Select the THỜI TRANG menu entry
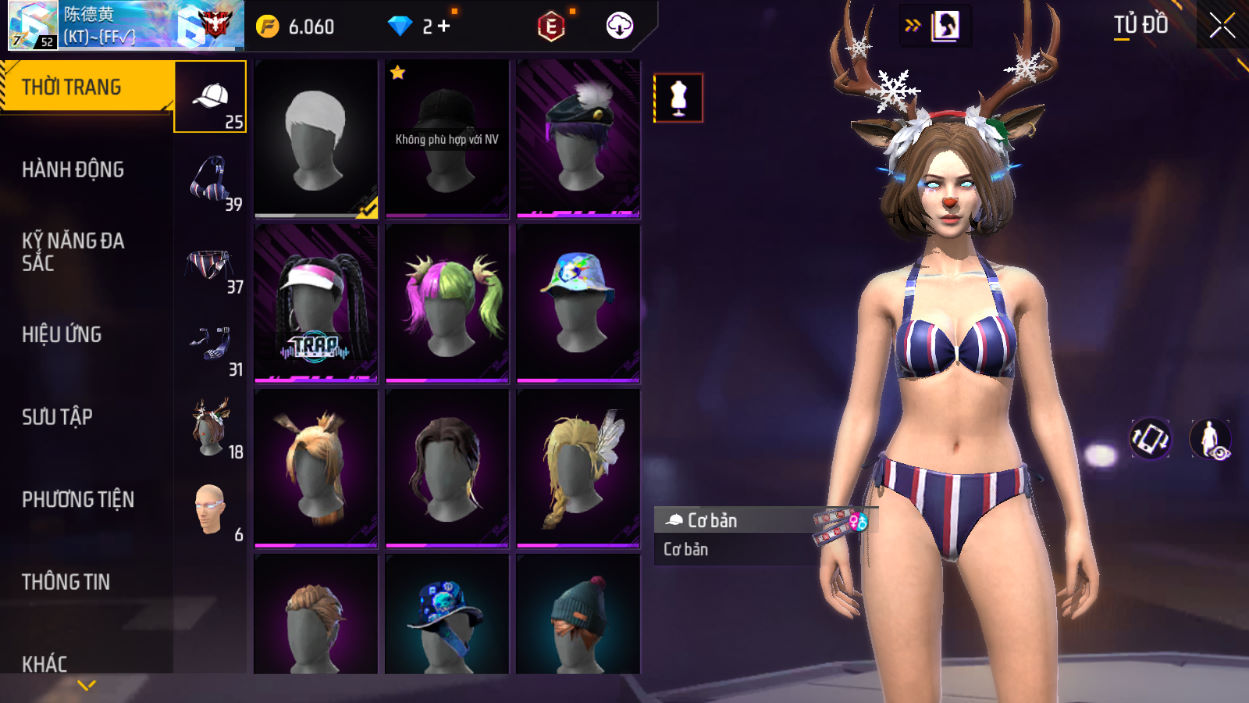This screenshot has height=703, width=1249. point(72,87)
